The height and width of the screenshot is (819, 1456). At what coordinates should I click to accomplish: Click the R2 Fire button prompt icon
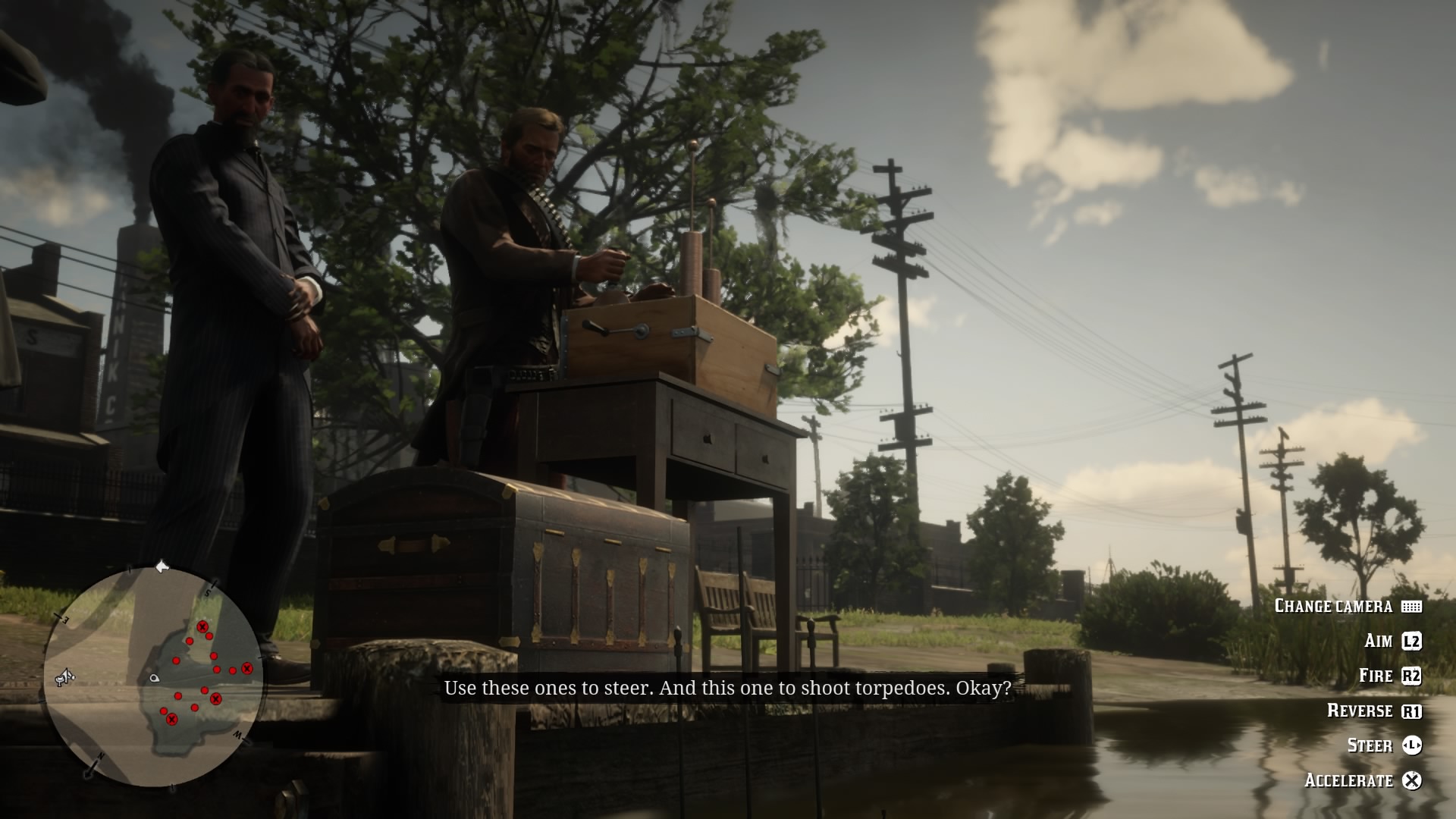tap(1412, 676)
